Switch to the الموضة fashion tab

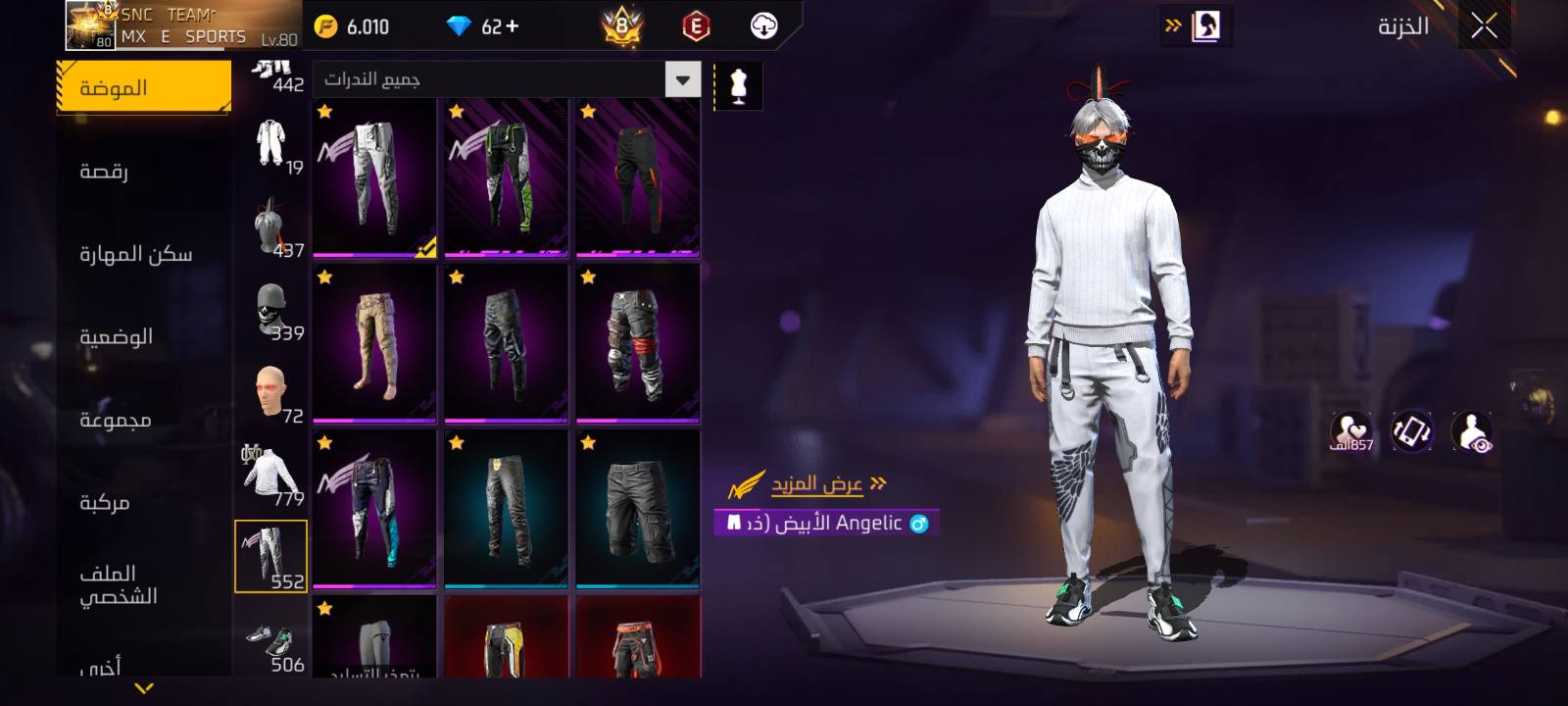click(143, 87)
